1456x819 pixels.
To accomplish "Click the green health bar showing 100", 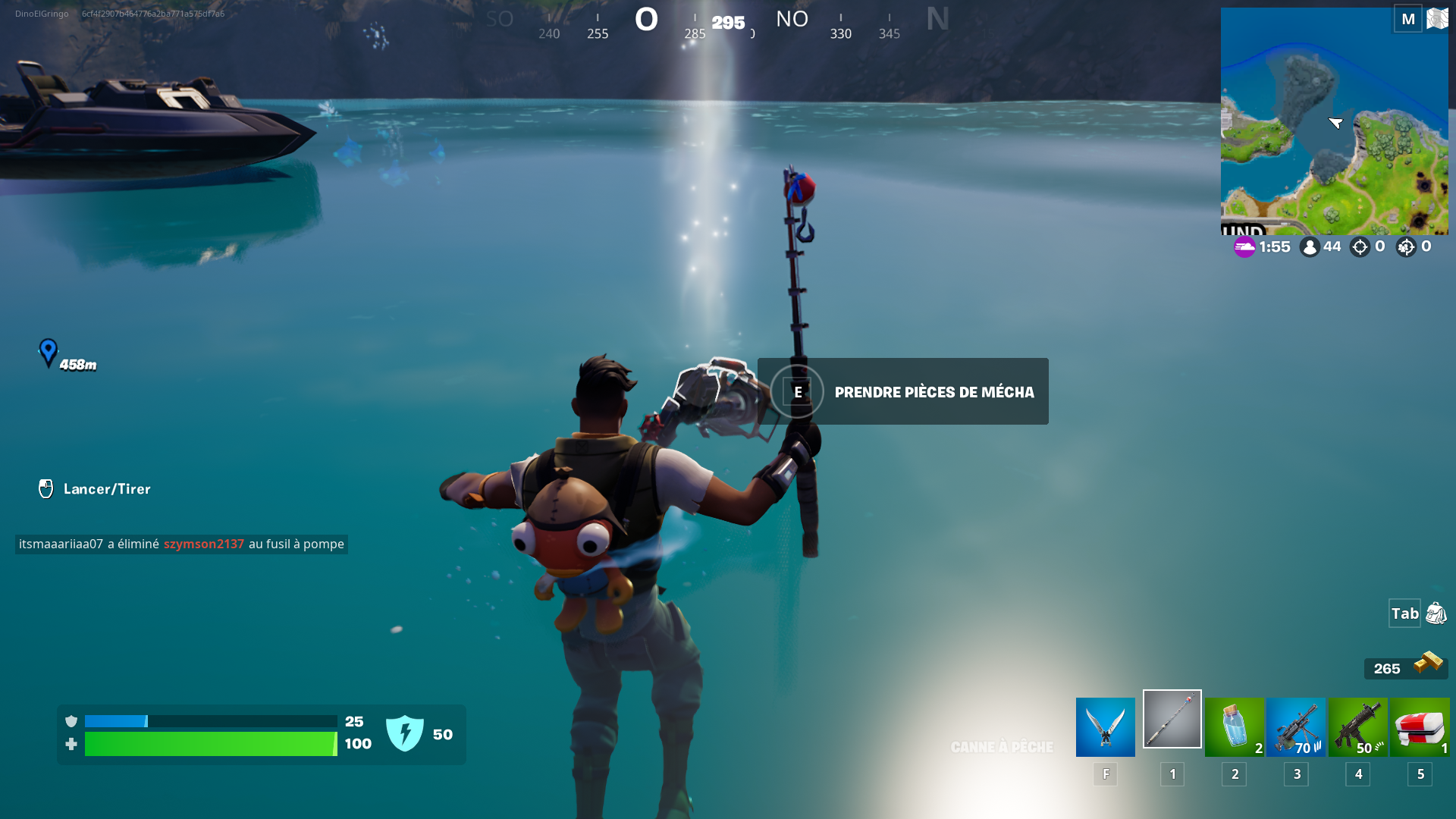I will 212,744.
